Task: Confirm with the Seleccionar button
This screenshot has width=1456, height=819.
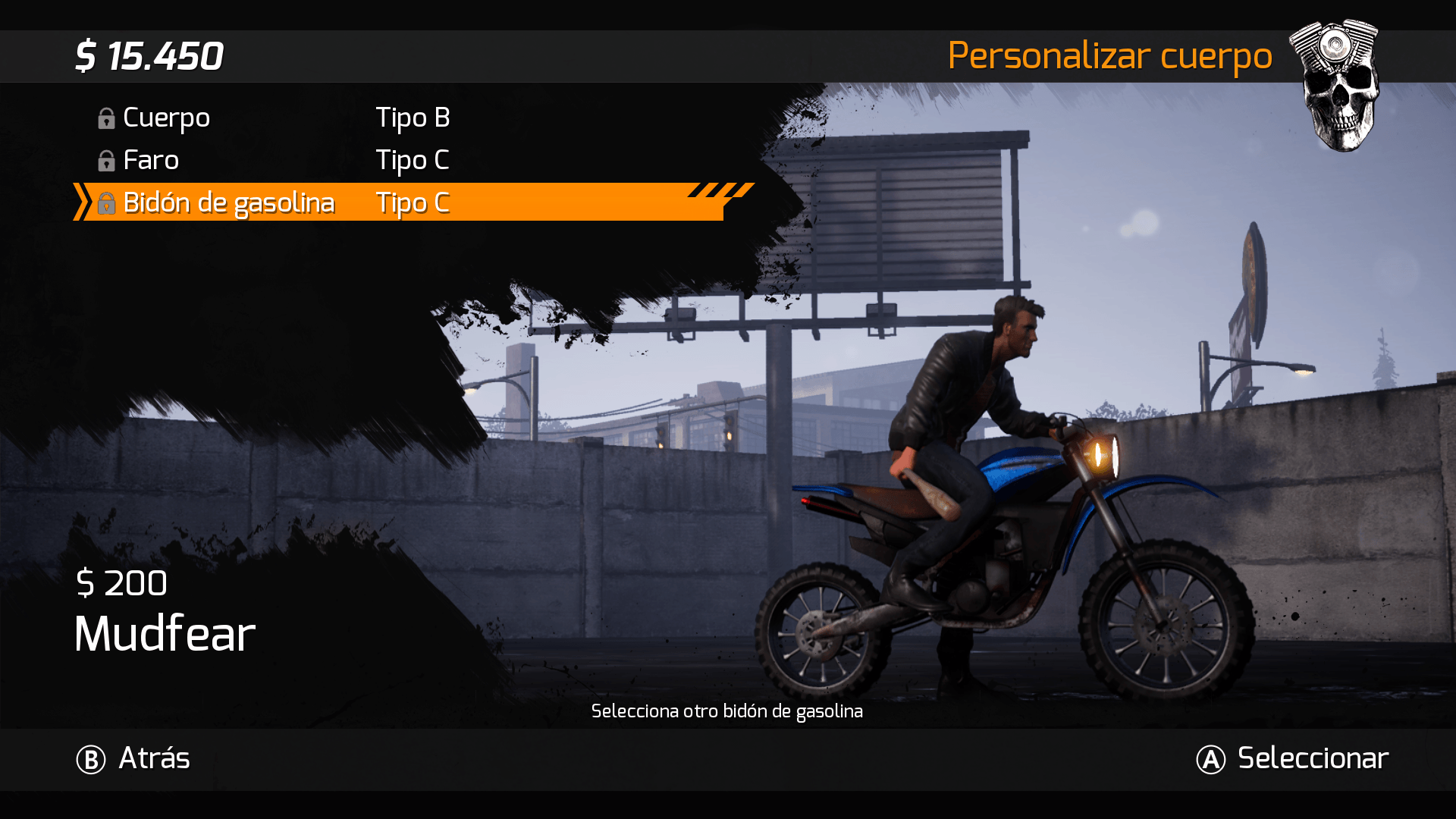Action: (1293, 758)
